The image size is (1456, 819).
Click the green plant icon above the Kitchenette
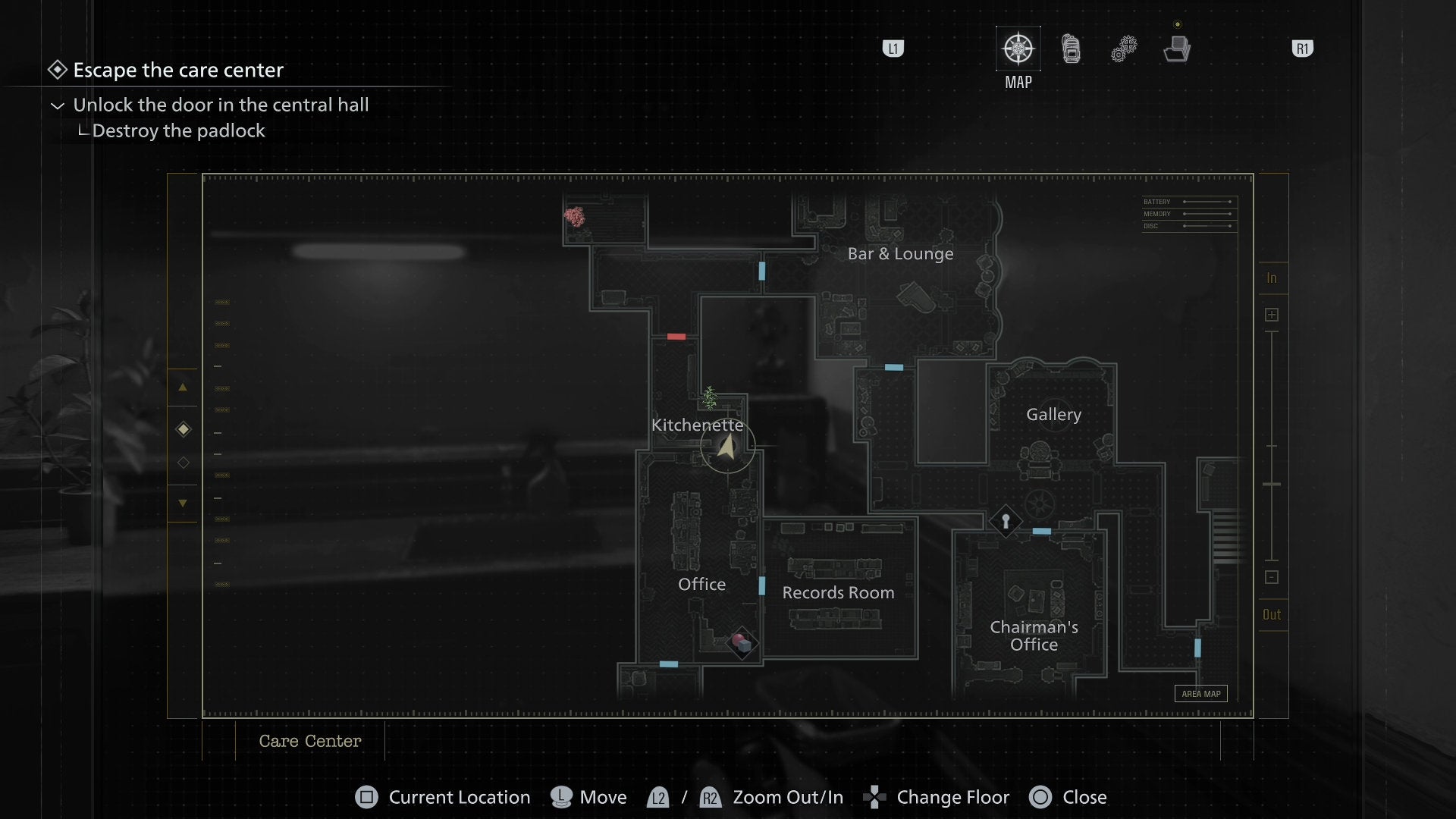[710, 397]
